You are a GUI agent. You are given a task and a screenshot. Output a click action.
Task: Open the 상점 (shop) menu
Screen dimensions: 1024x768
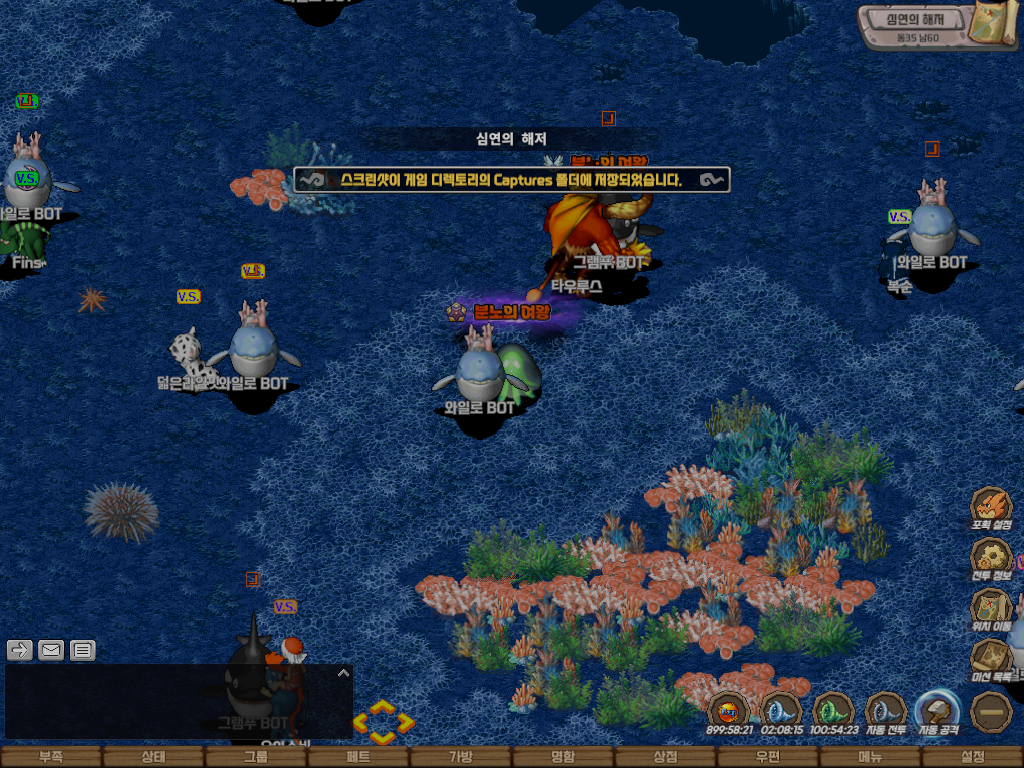pyautogui.click(x=665, y=757)
